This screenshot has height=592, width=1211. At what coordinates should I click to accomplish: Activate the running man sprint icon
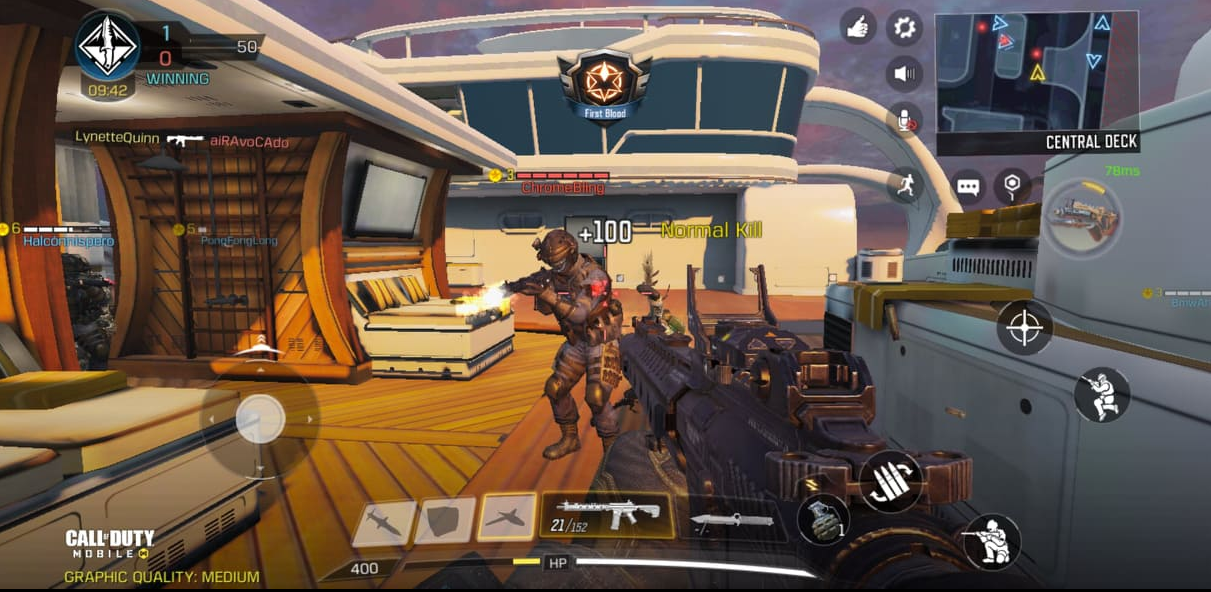point(904,184)
